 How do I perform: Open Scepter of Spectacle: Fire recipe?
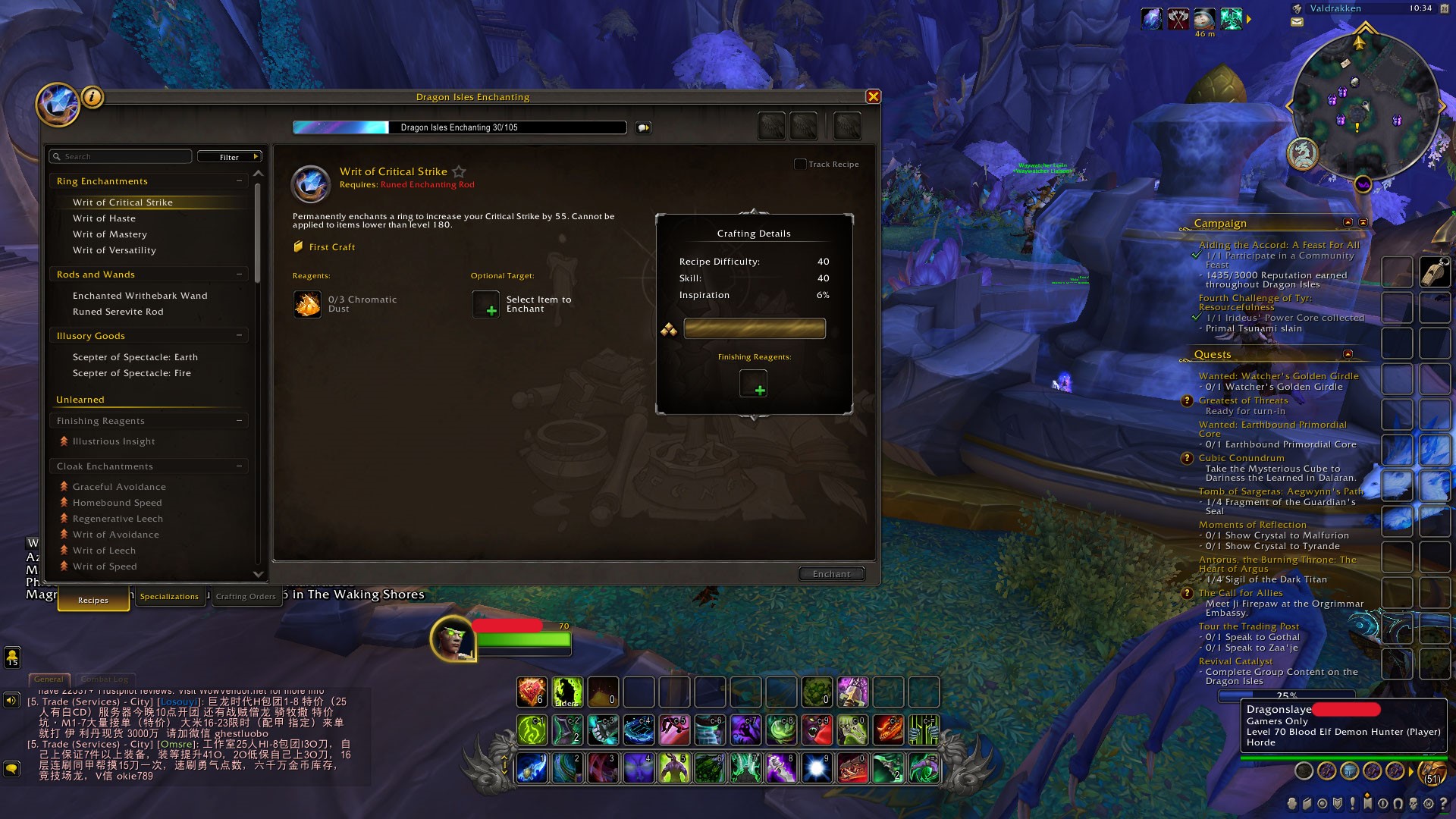131,373
